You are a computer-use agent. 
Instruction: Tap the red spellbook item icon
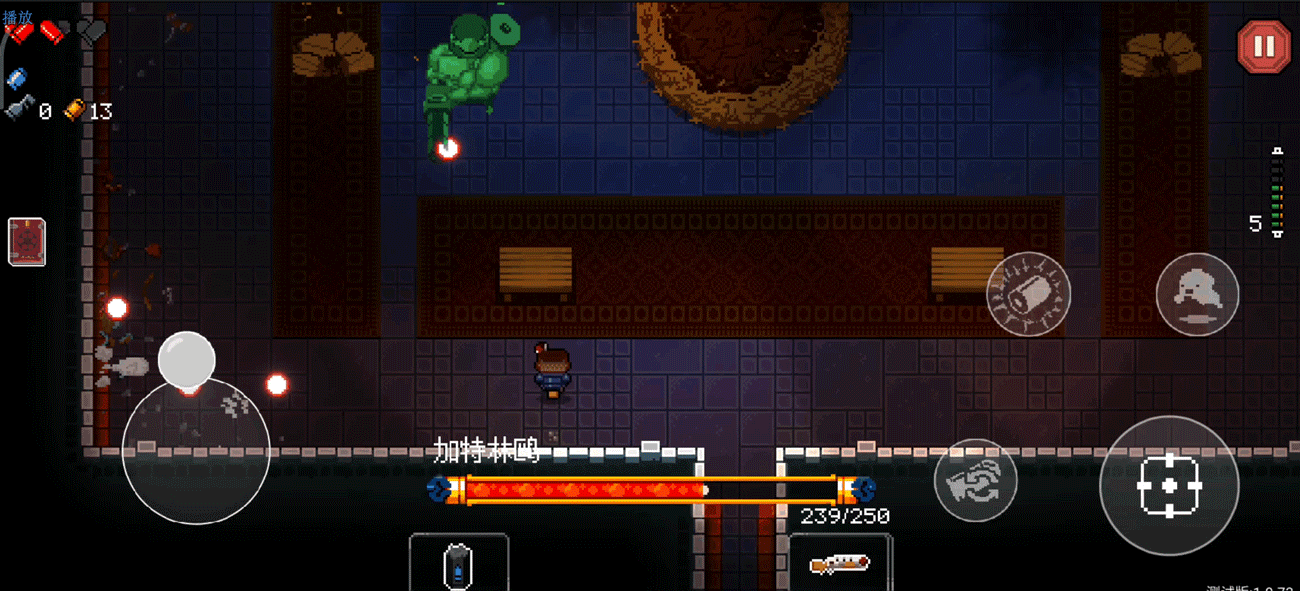[27, 242]
